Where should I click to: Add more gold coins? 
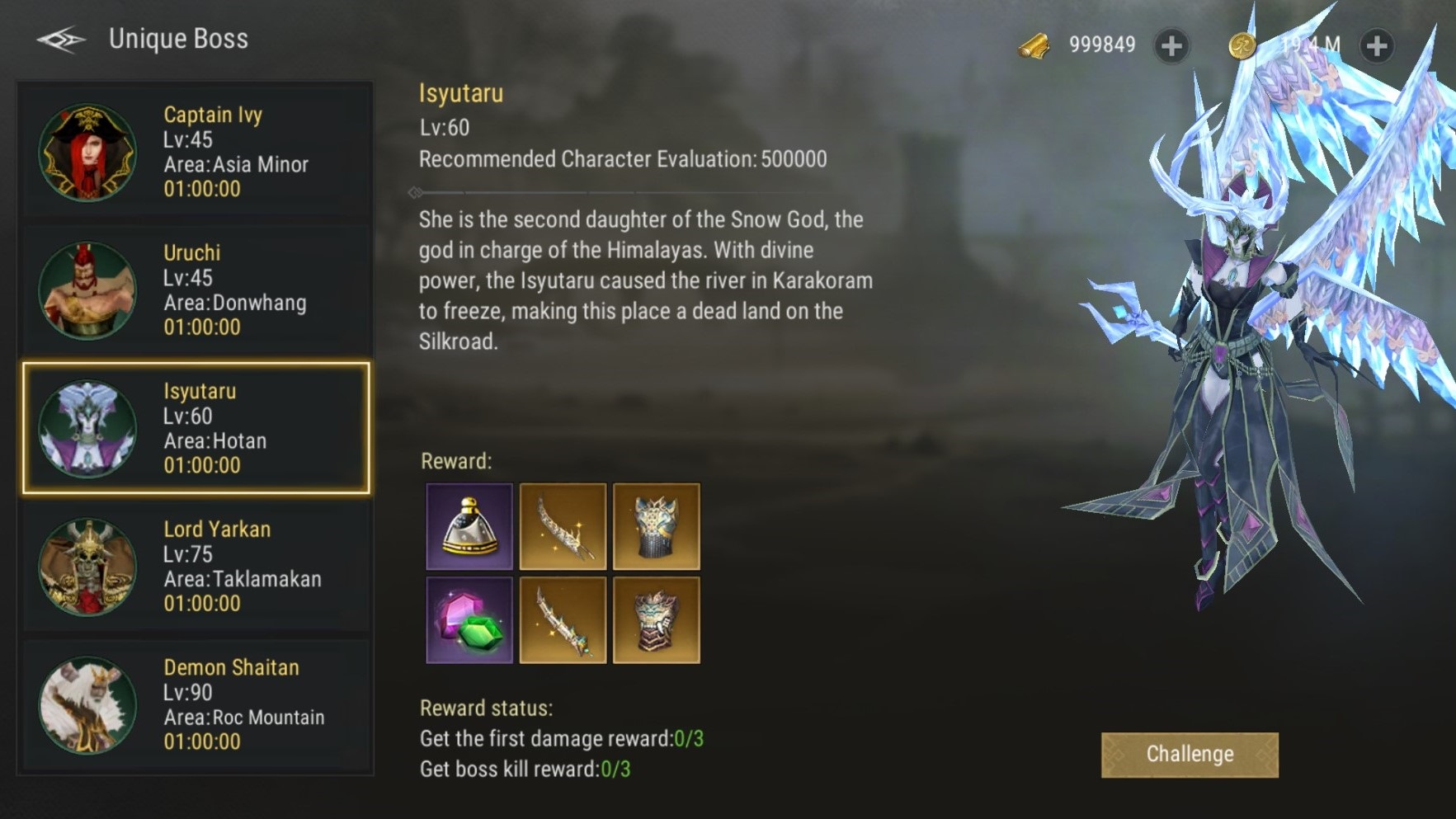[1376, 45]
